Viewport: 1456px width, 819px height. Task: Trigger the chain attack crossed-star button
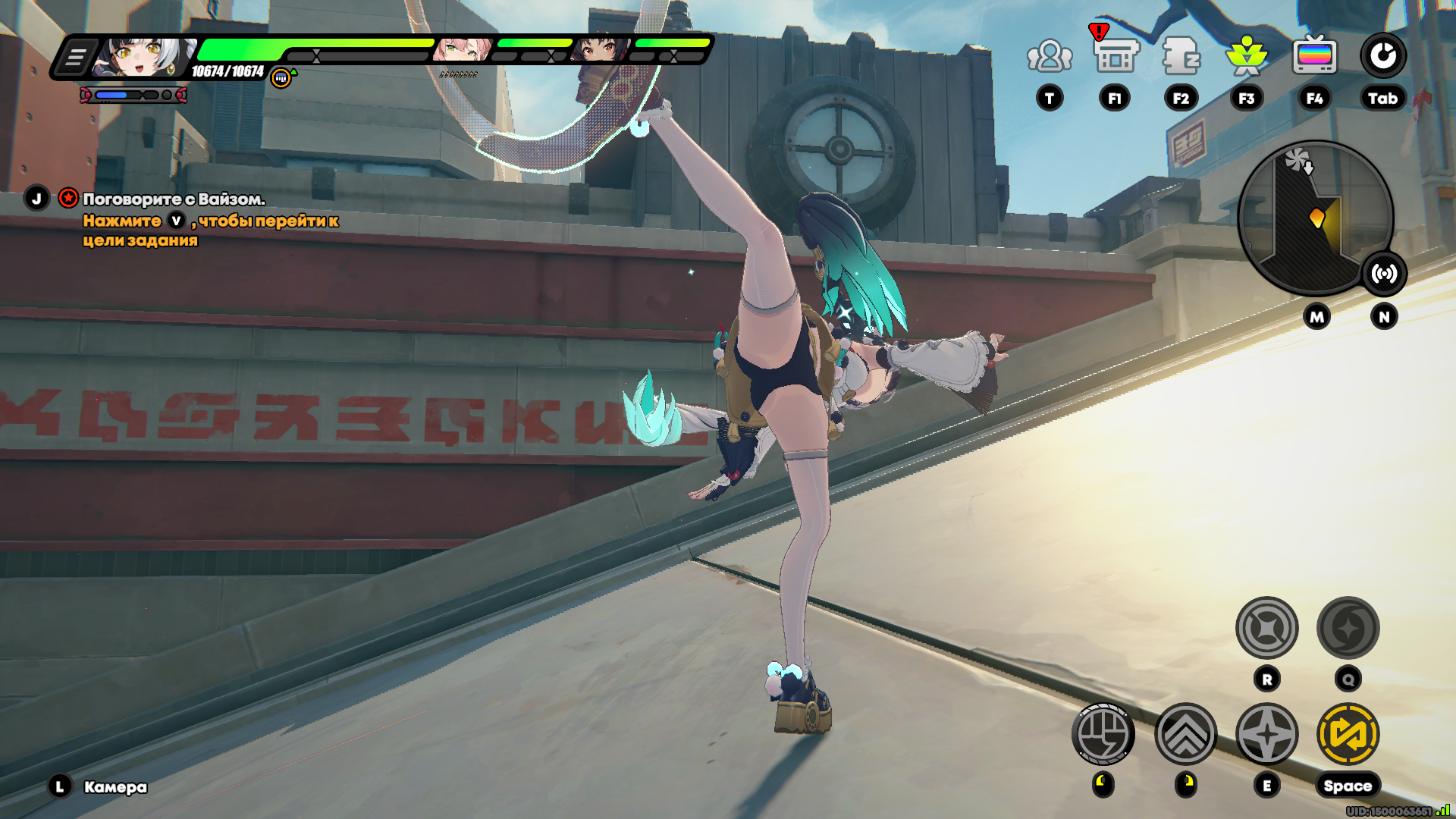click(x=1267, y=628)
